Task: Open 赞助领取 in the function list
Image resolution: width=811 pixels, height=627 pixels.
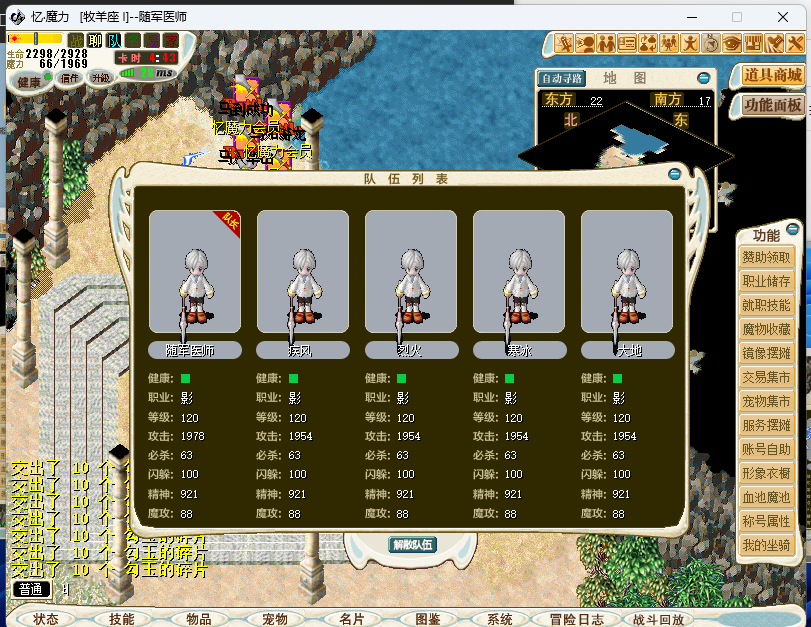Action: tap(766, 258)
